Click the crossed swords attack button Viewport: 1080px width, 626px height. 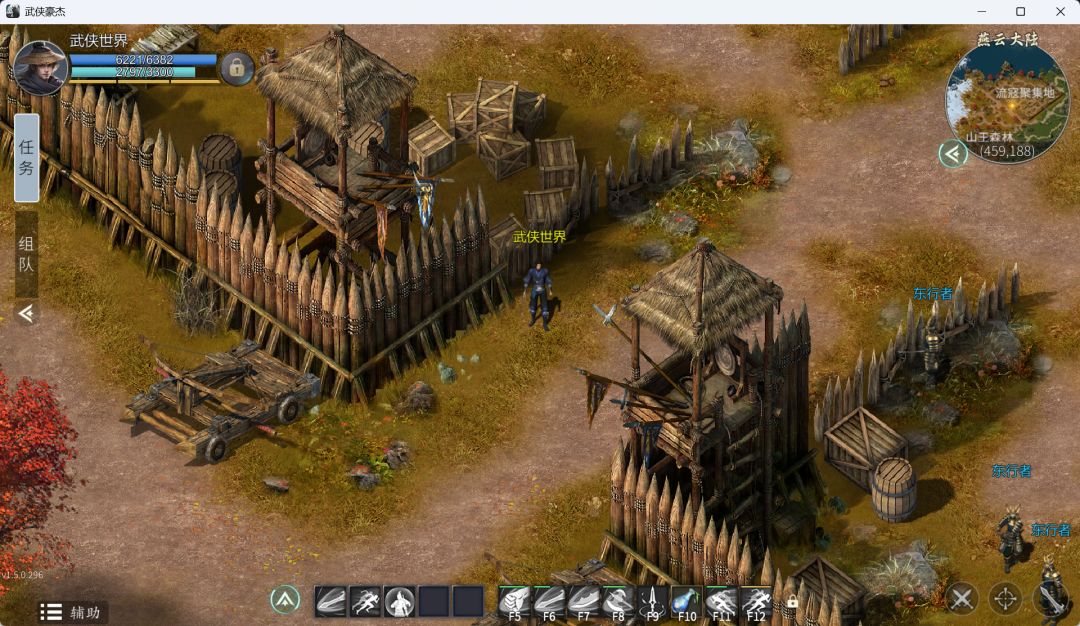pyautogui.click(x=962, y=599)
